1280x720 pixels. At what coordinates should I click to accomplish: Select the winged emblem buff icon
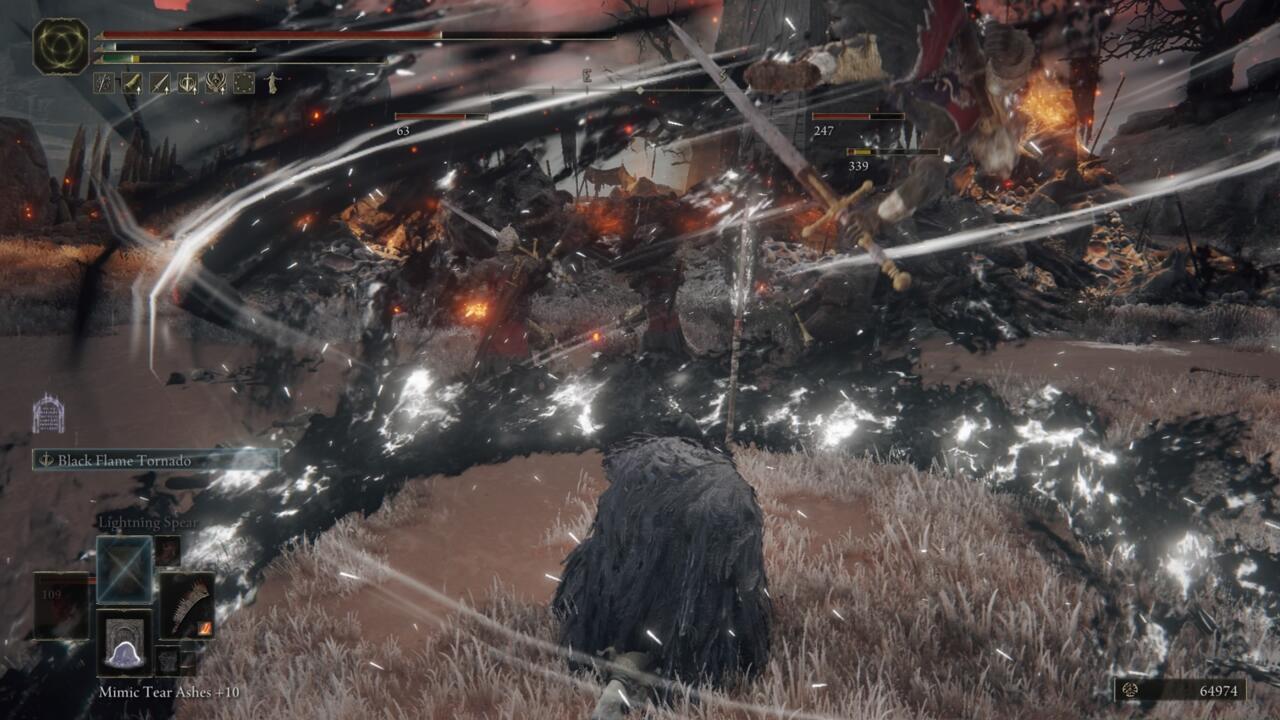tap(215, 83)
